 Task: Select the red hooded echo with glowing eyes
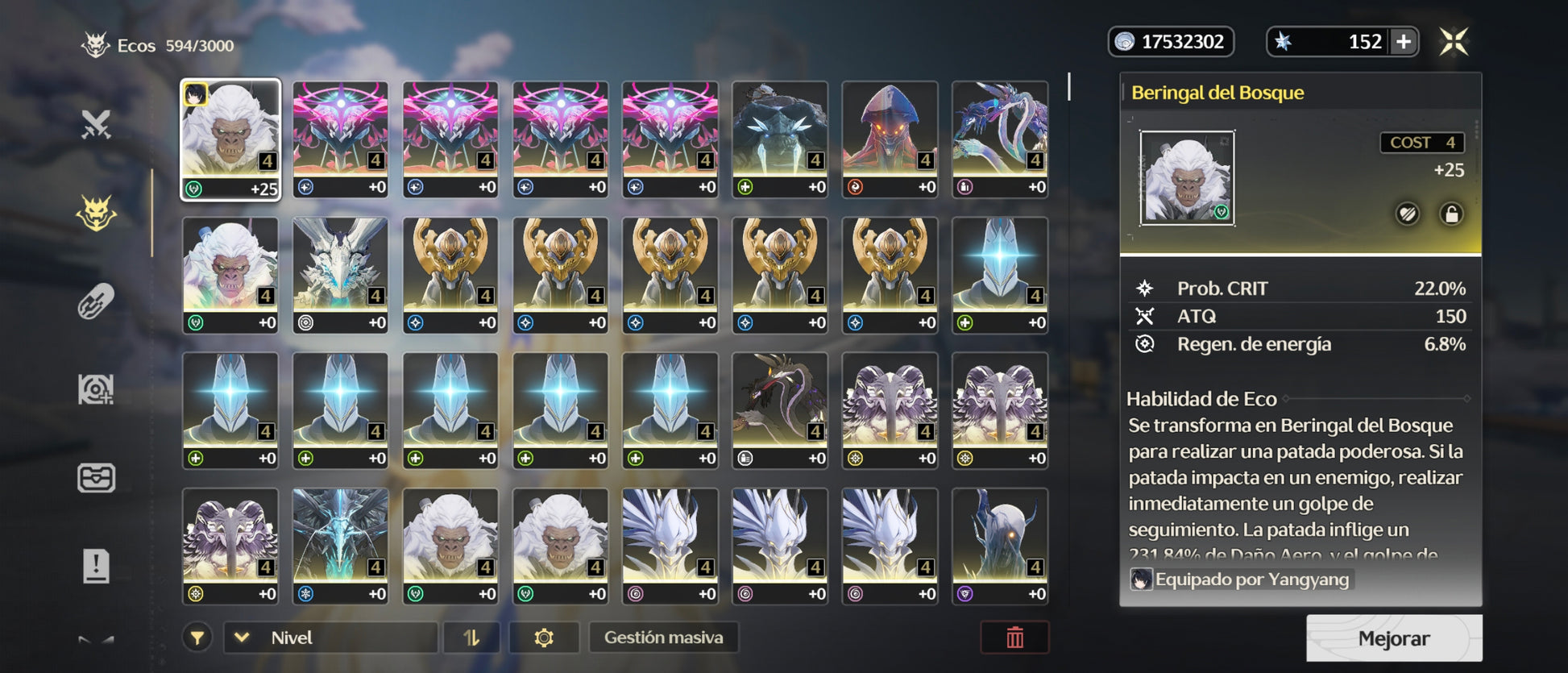click(890, 139)
